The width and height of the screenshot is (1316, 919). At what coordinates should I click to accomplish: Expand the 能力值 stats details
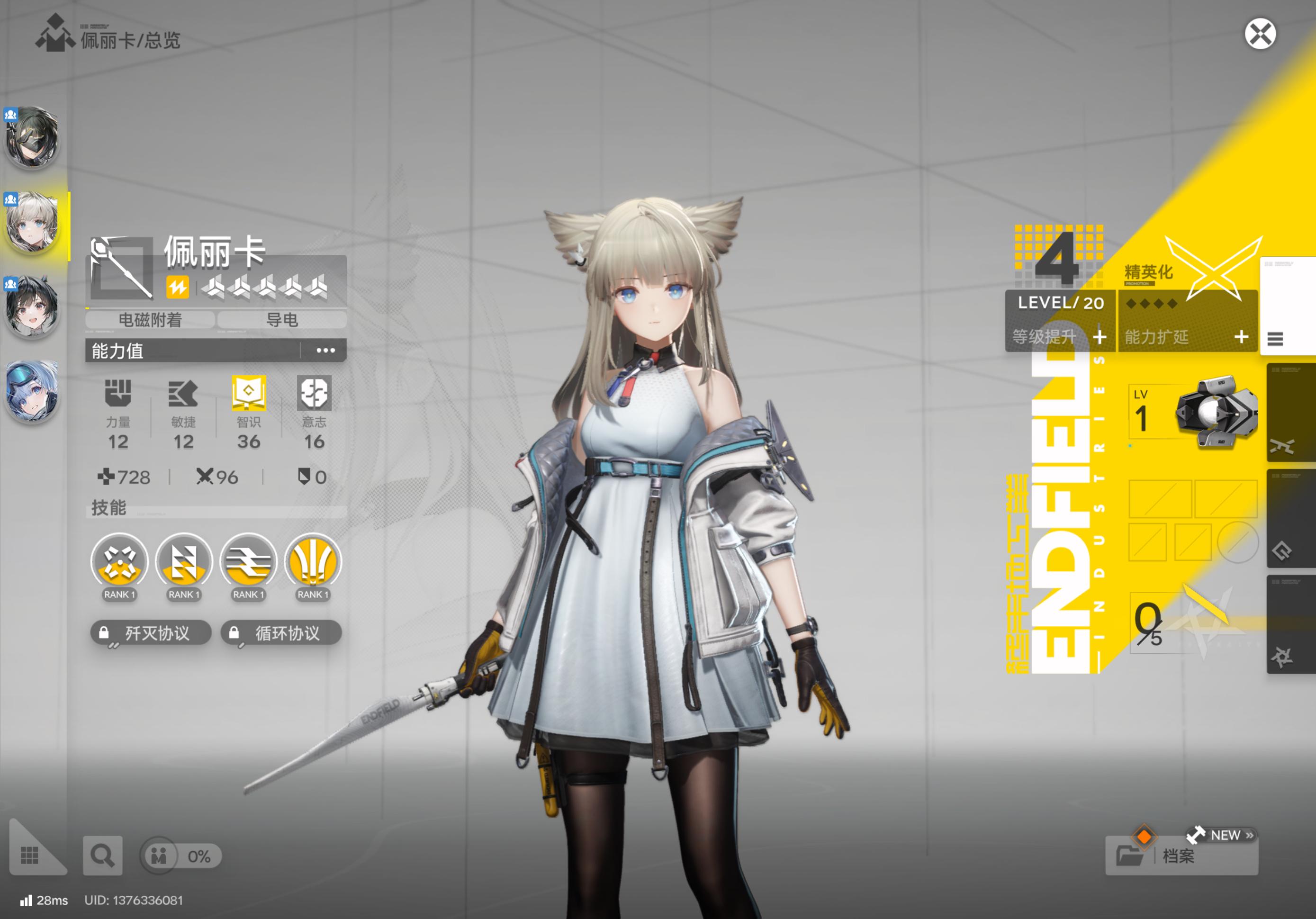point(325,350)
